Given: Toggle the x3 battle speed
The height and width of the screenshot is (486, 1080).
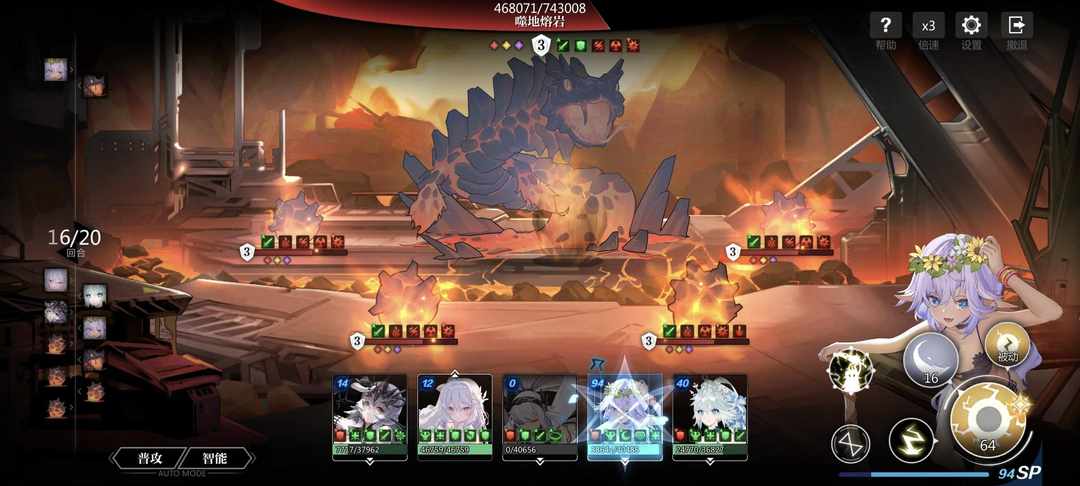Looking at the screenshot, I should pos(928,28).
